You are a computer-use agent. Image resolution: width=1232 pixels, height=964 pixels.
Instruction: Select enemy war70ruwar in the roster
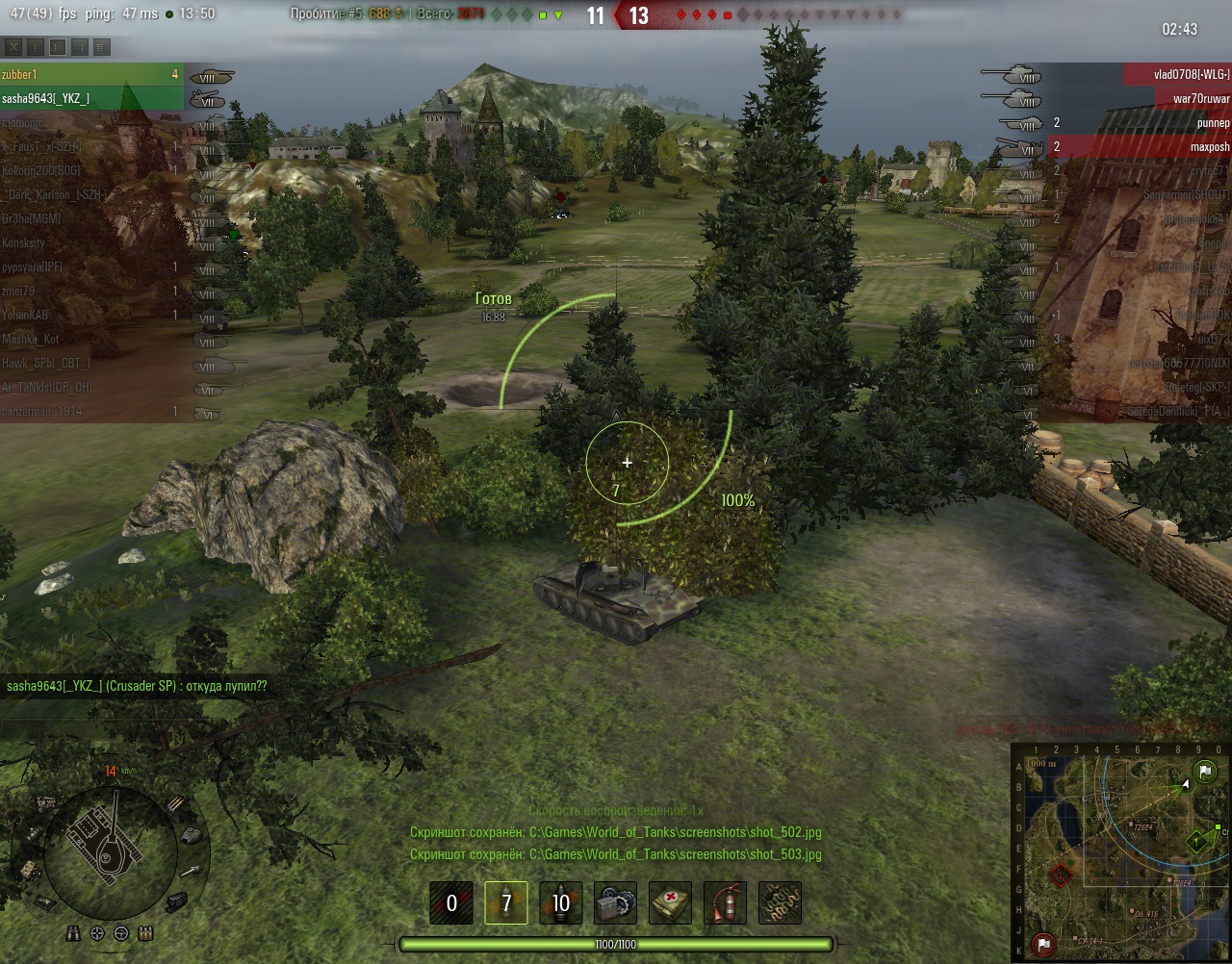[1192, 98]
